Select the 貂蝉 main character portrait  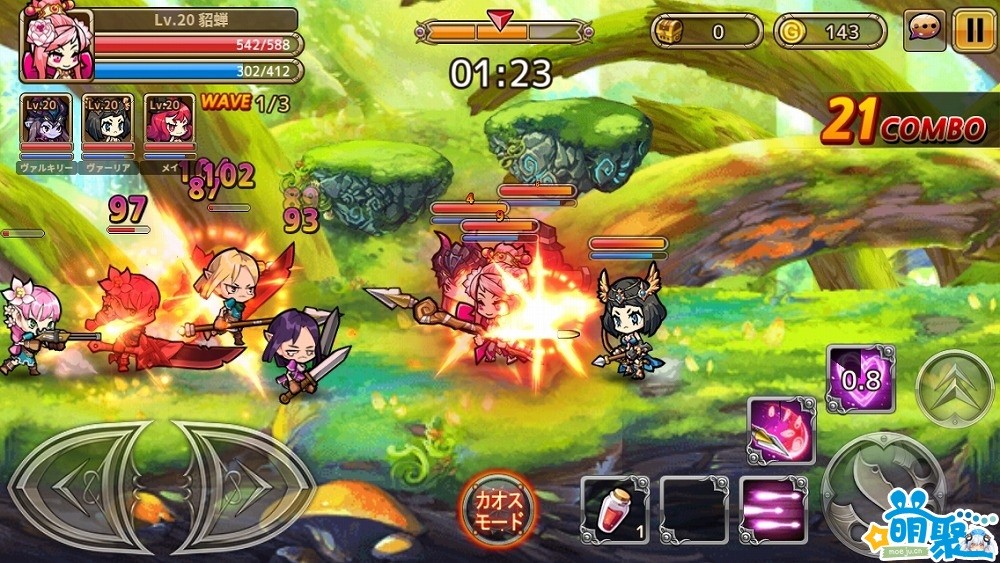click(x=56, y=45)
